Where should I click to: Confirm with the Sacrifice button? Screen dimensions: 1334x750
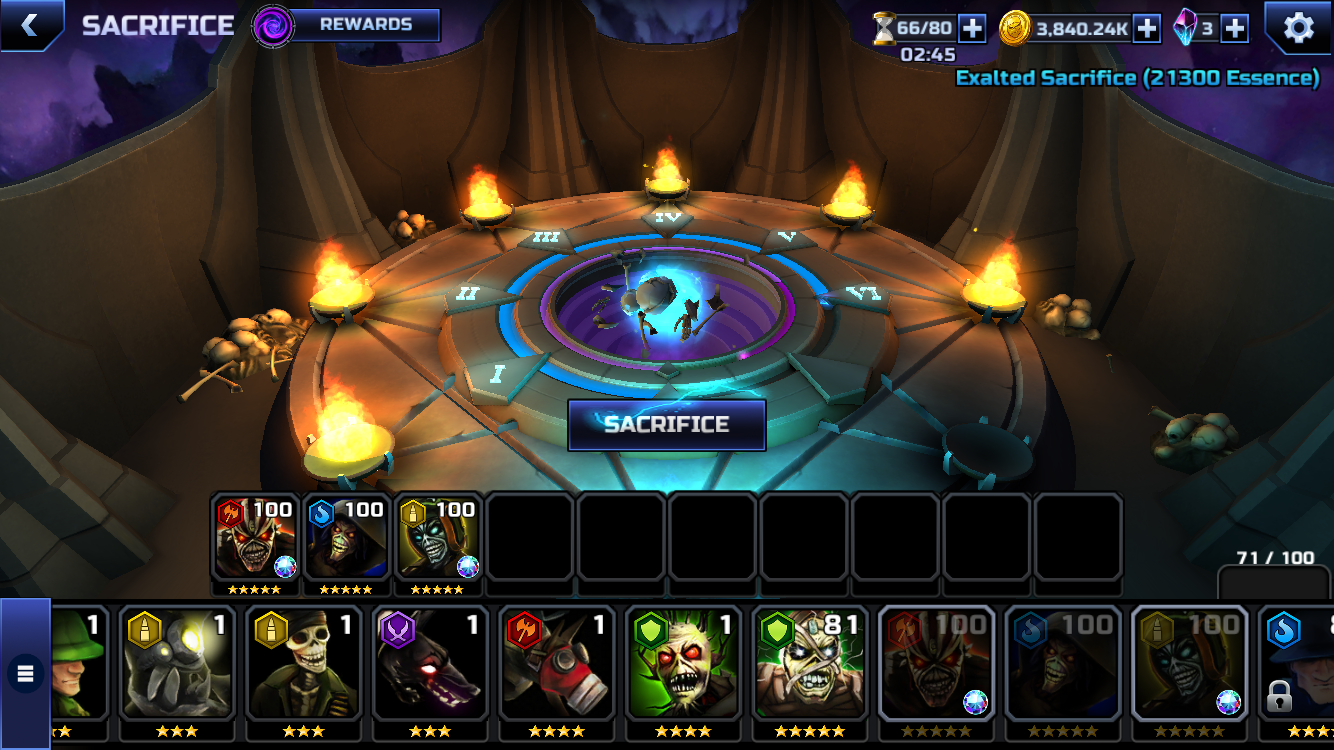coord(666,425)
